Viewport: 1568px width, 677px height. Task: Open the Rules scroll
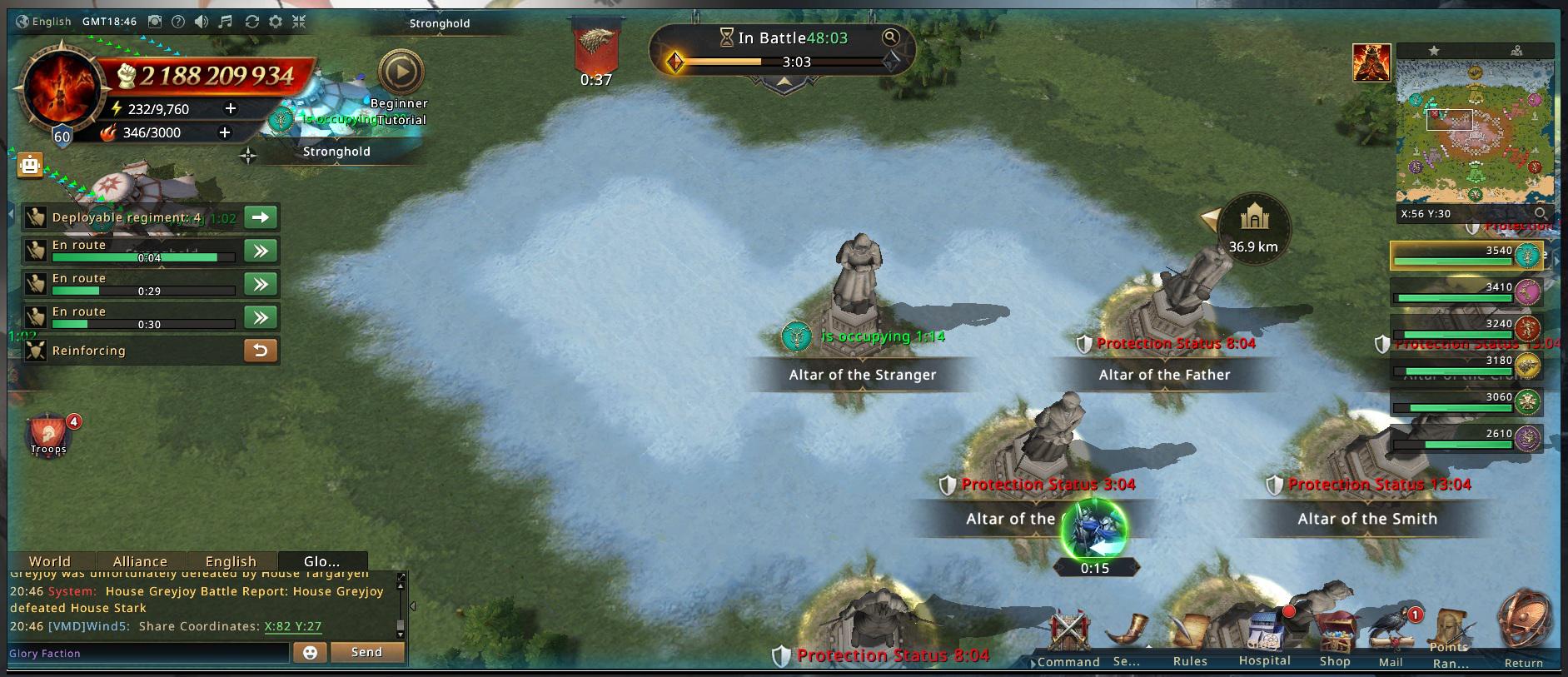click(1190, 638)
